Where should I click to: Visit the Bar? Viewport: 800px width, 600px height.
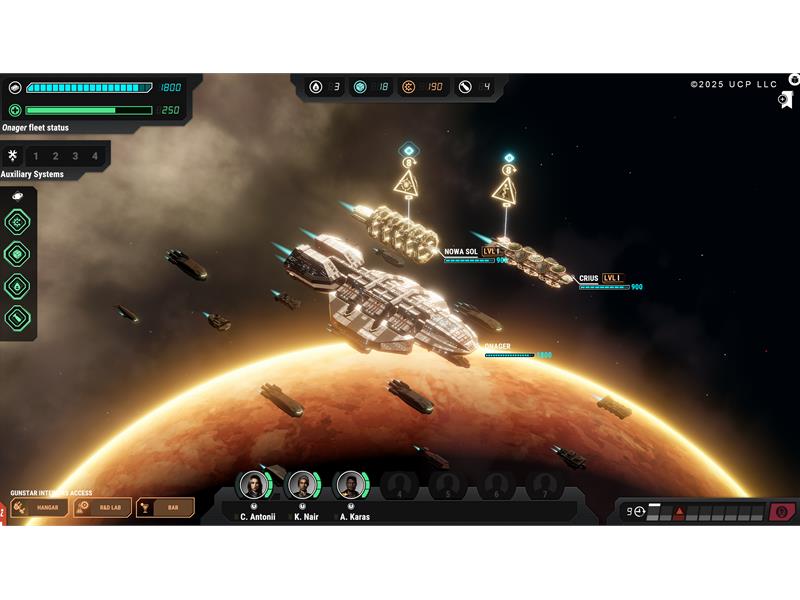click(x=165, y=508)
